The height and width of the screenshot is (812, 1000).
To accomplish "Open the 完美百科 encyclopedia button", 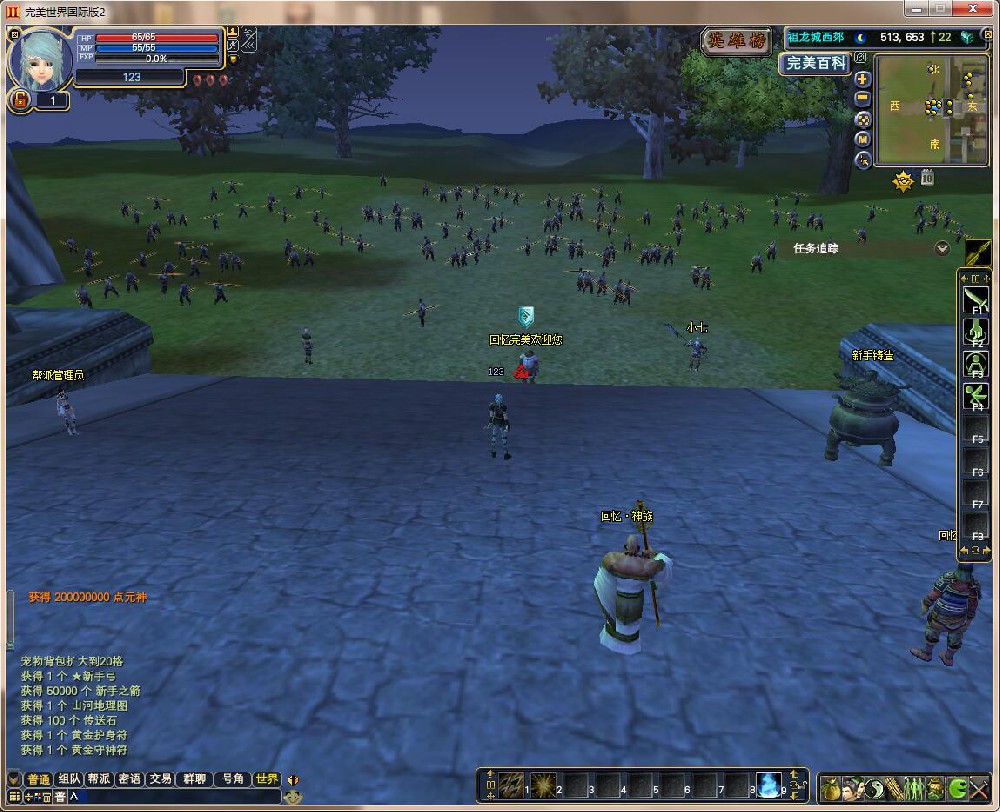I will click(815, 63).
